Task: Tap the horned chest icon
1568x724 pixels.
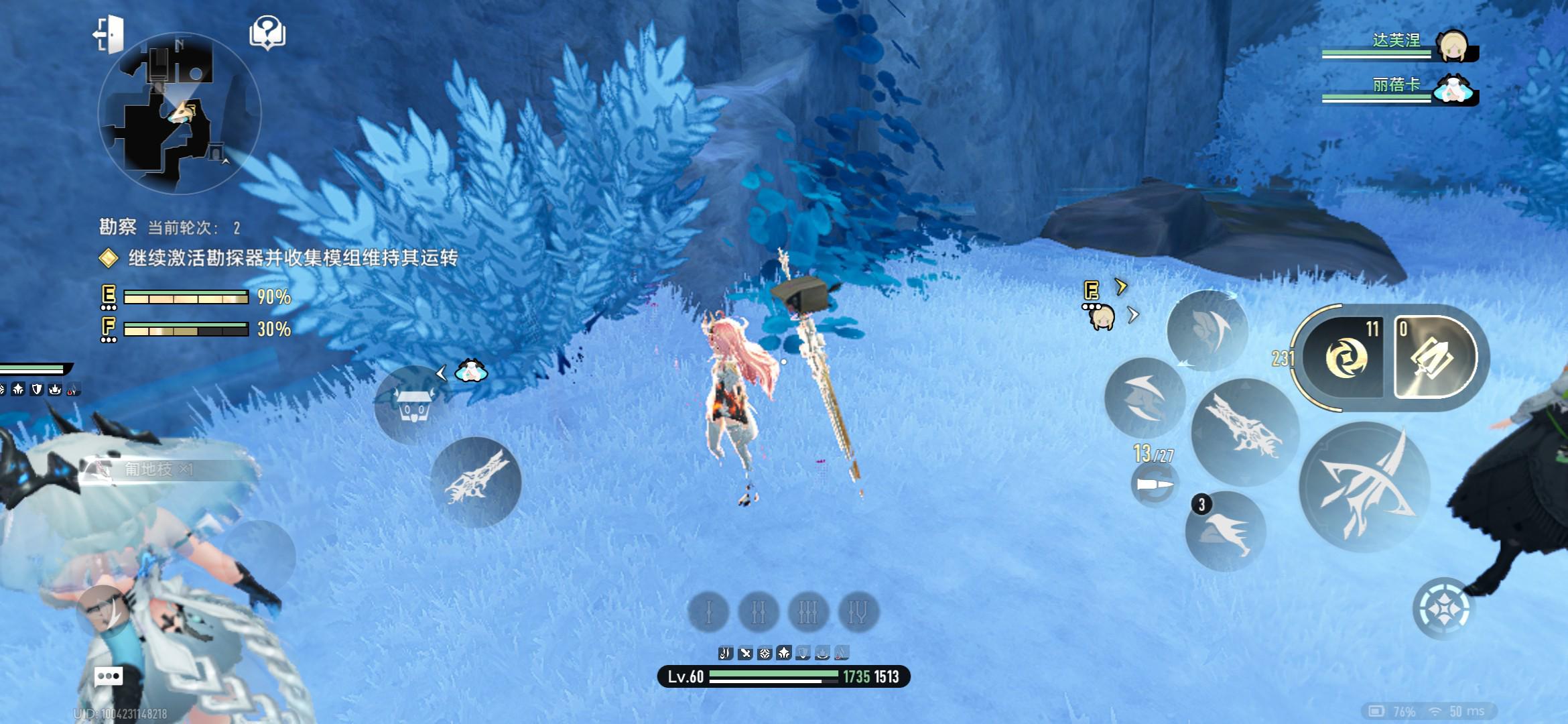Action: (x=413, y=404)
